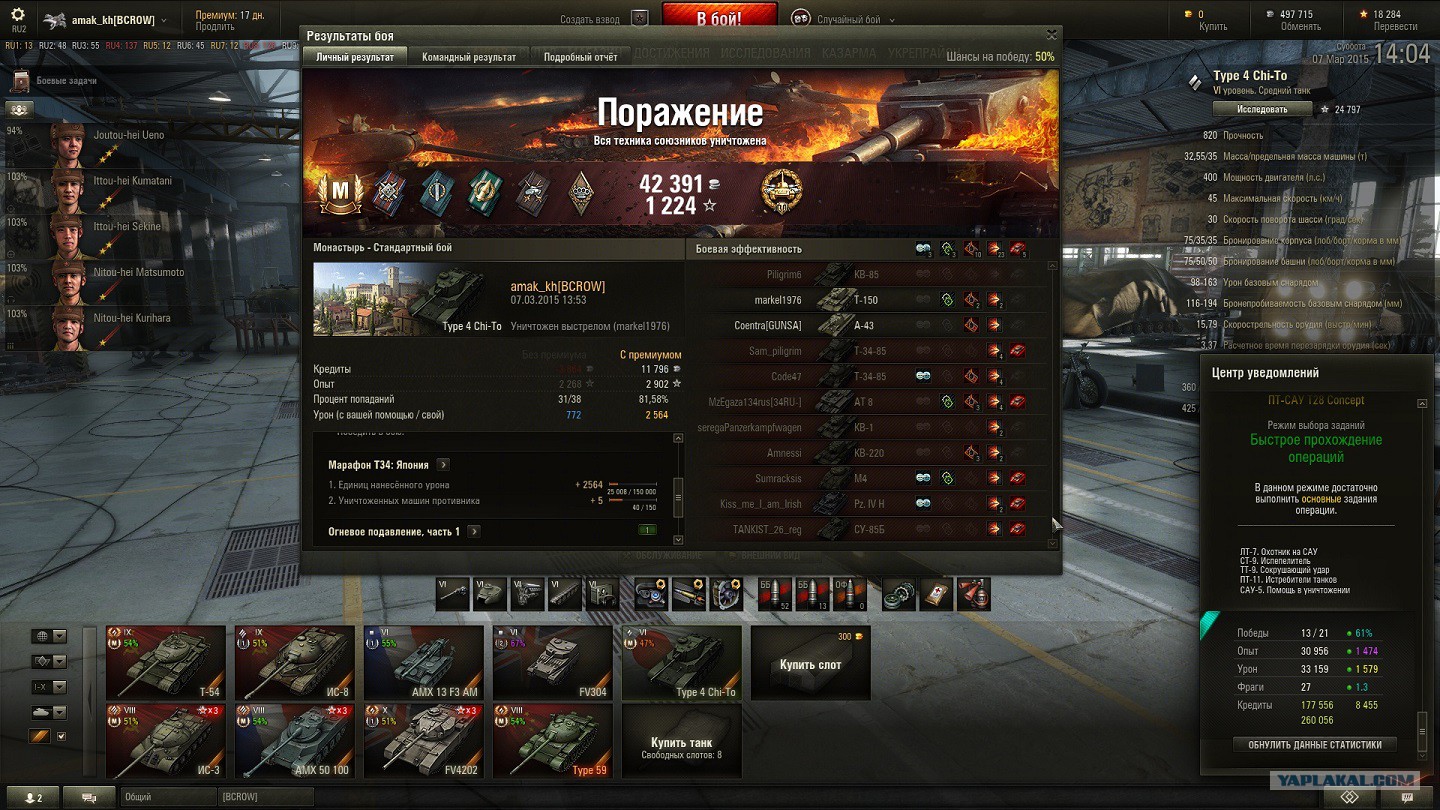The height and width of the screenshot is (810, 1440).
Task: Click the Купить слот tile
Action: (810, 662)
